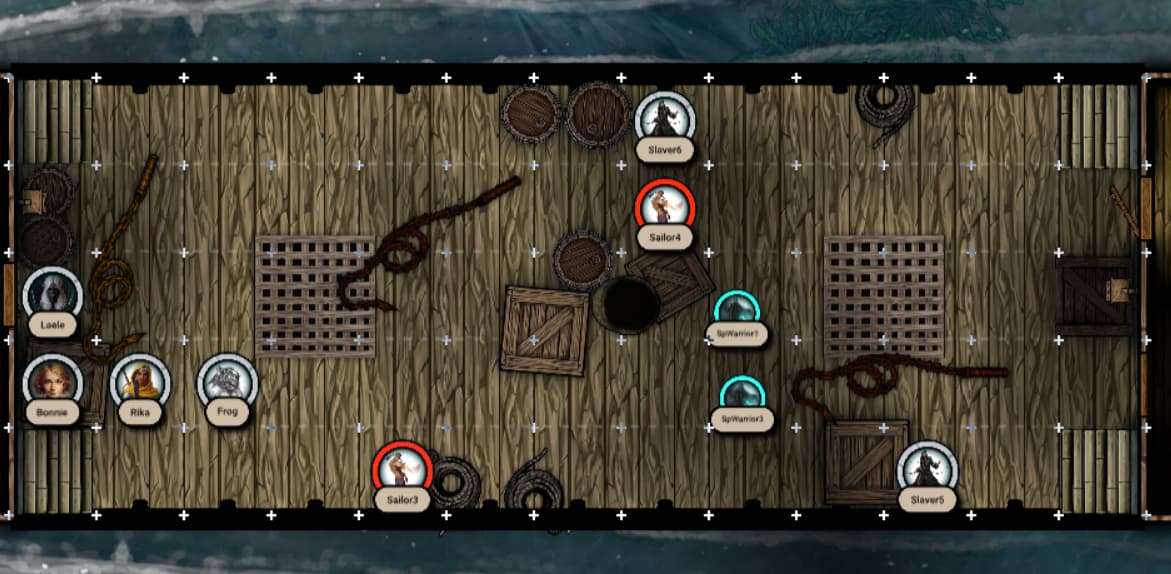Image resolution: width=1171 pixels, height=574 pixels.
Task: Select the Frog token
Action: pos(227,382)
